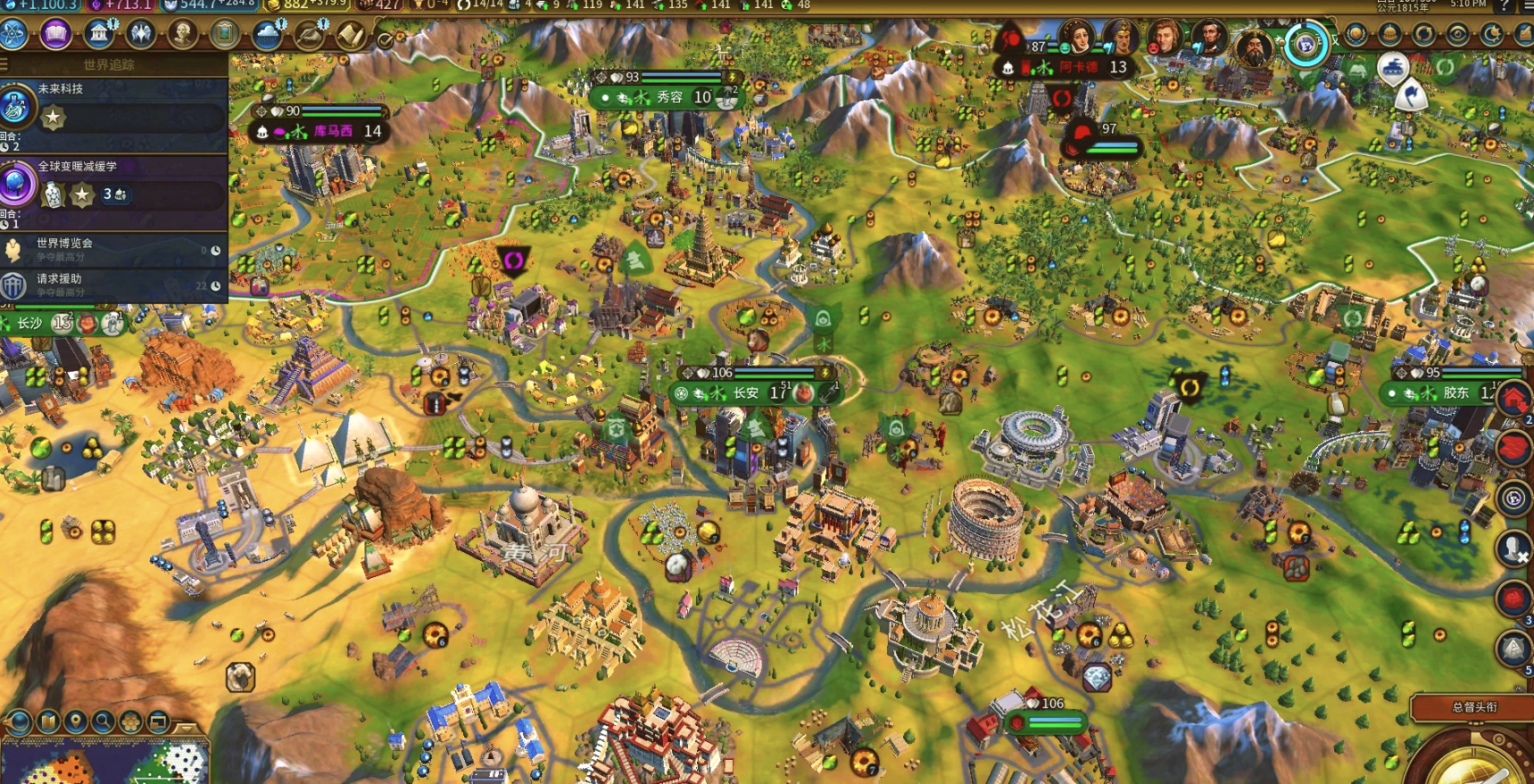
Task: Open the map search magnifier button
Action: 103,721
